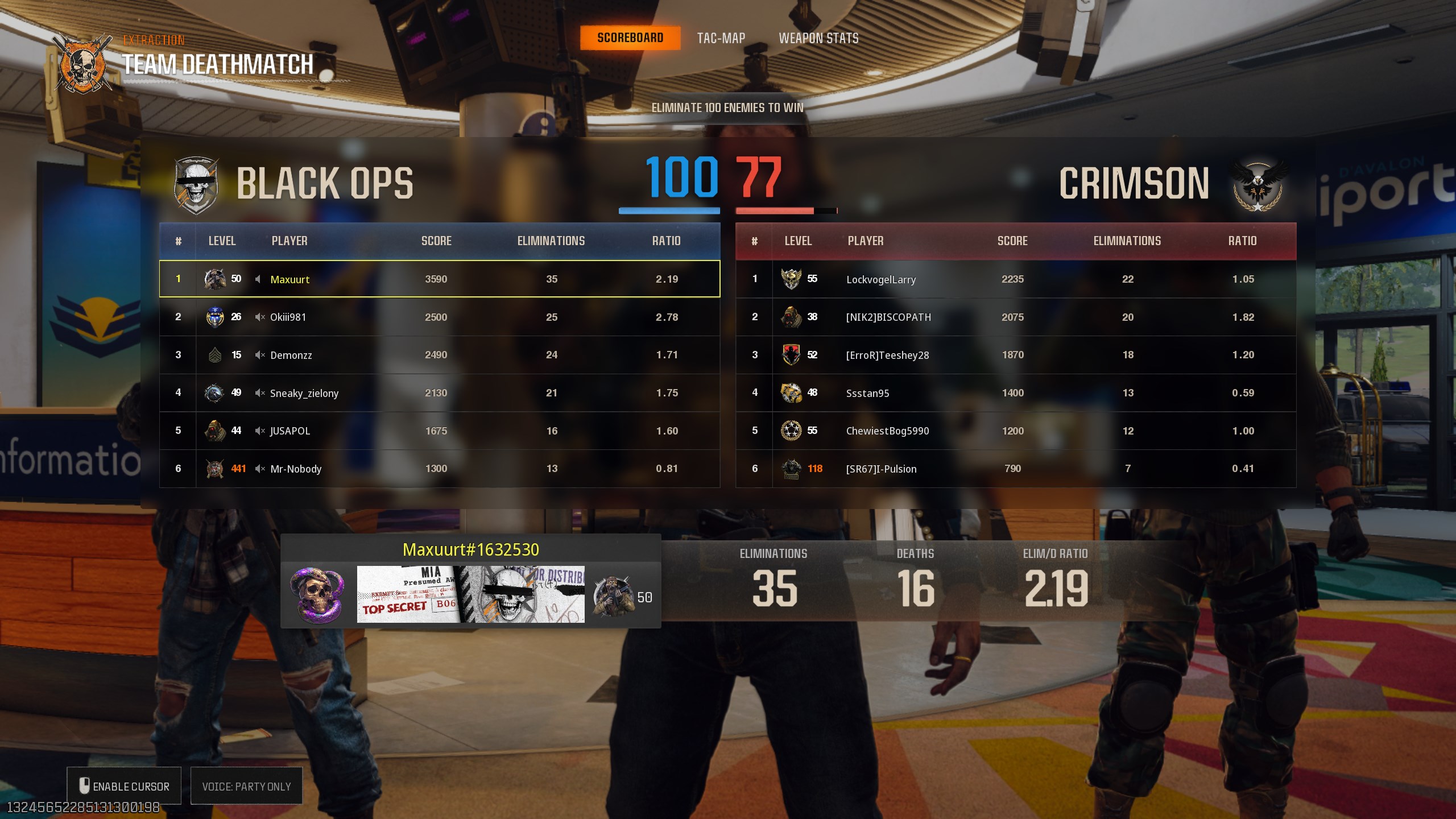Select Okiii981's scoreboard row
The width and height of the screenshot is (1456, 819).
point(439,317)
